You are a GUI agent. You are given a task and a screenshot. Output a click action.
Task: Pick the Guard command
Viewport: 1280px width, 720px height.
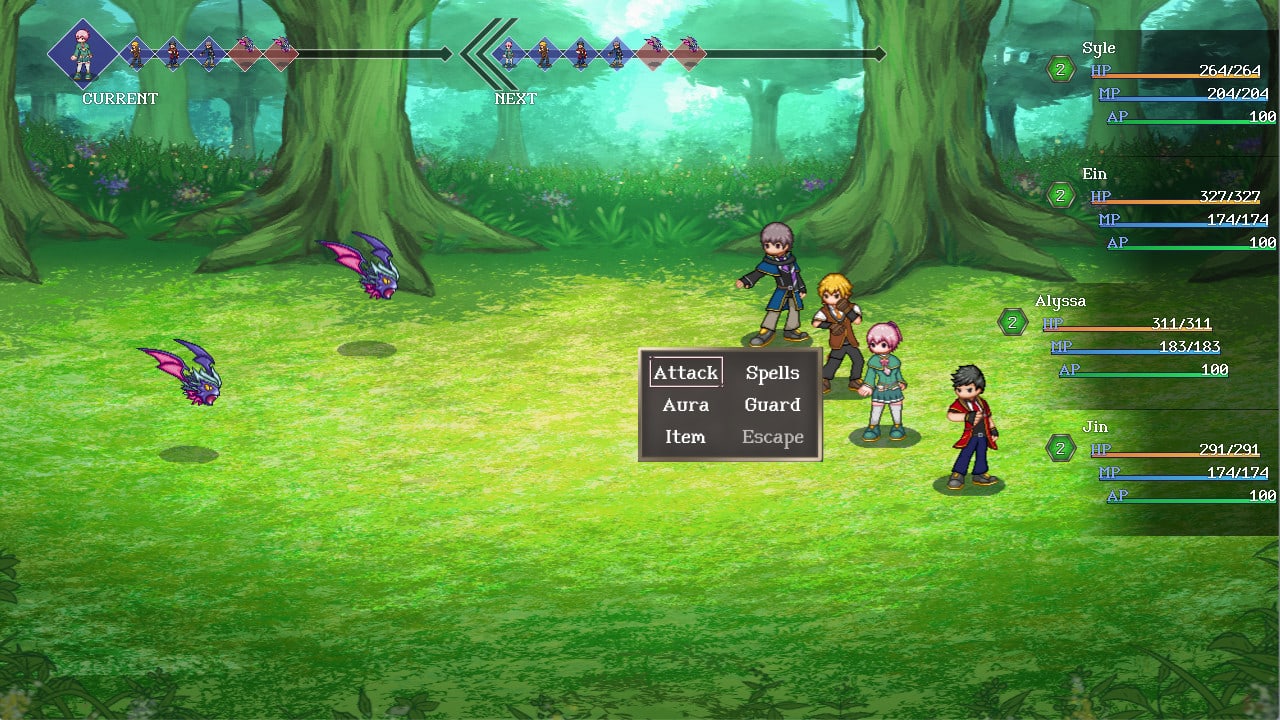pos(772,405)
